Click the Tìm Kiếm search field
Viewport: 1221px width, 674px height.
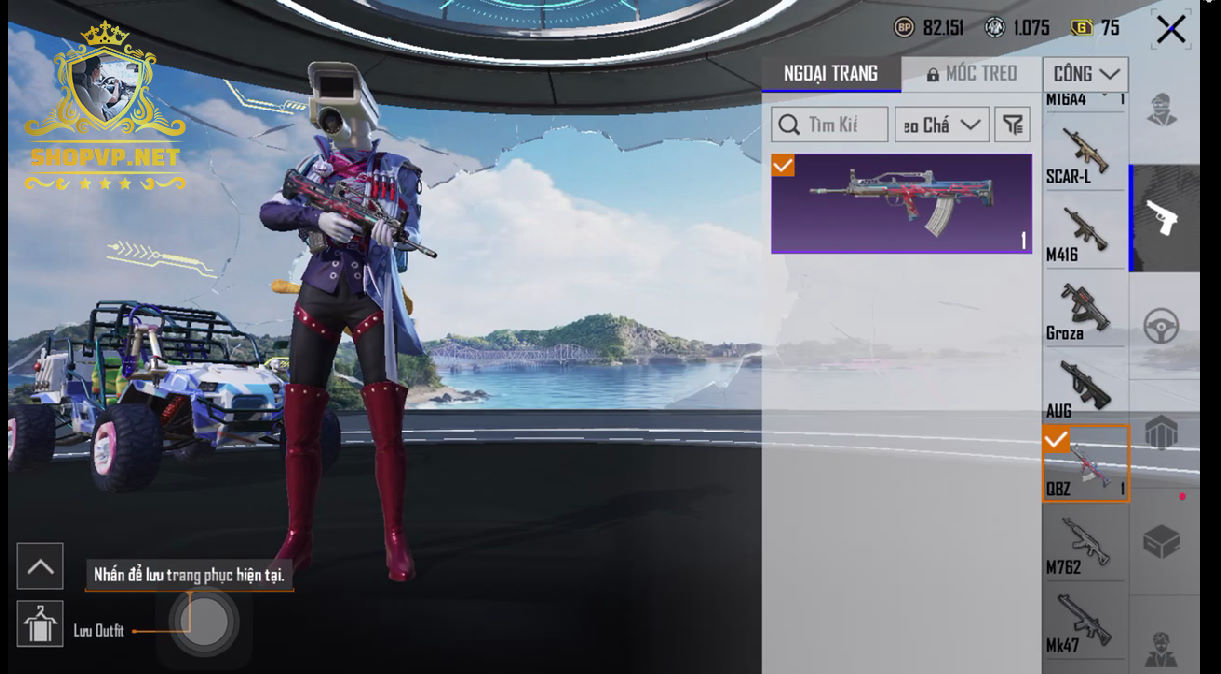point(830,125)
